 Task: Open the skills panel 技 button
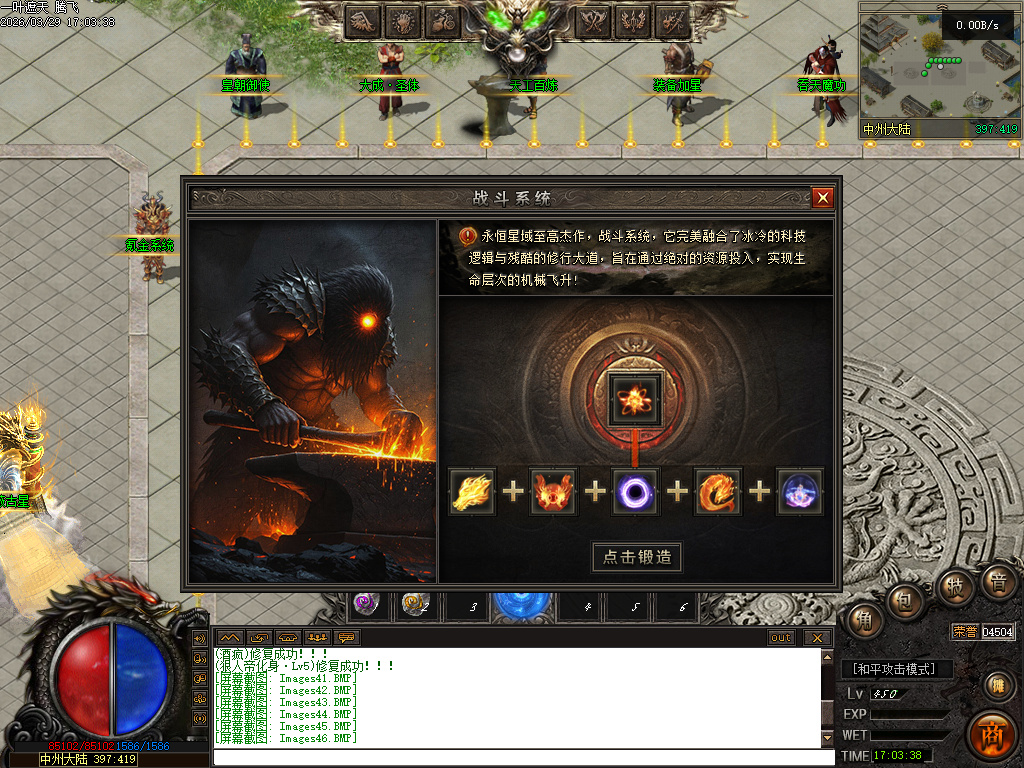pos(954,586)
